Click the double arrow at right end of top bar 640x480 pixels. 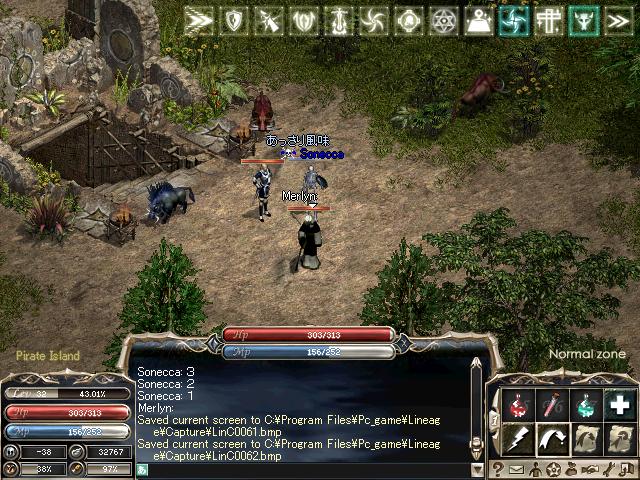[618, 20]
